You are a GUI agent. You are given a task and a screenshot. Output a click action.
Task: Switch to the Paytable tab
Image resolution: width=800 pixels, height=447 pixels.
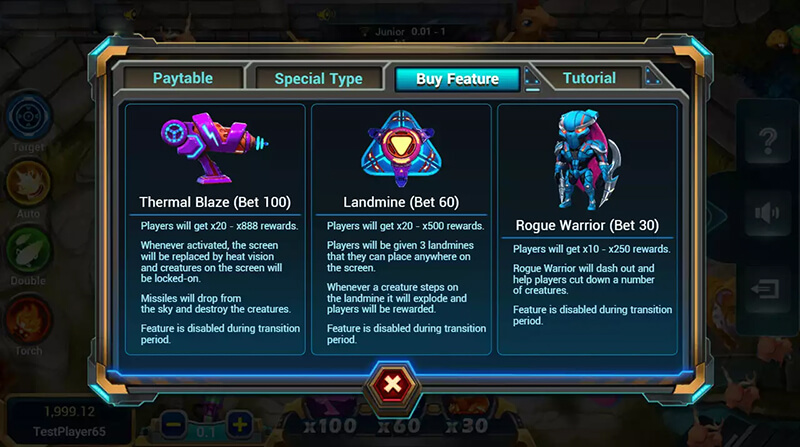click(x=182, y=78)
